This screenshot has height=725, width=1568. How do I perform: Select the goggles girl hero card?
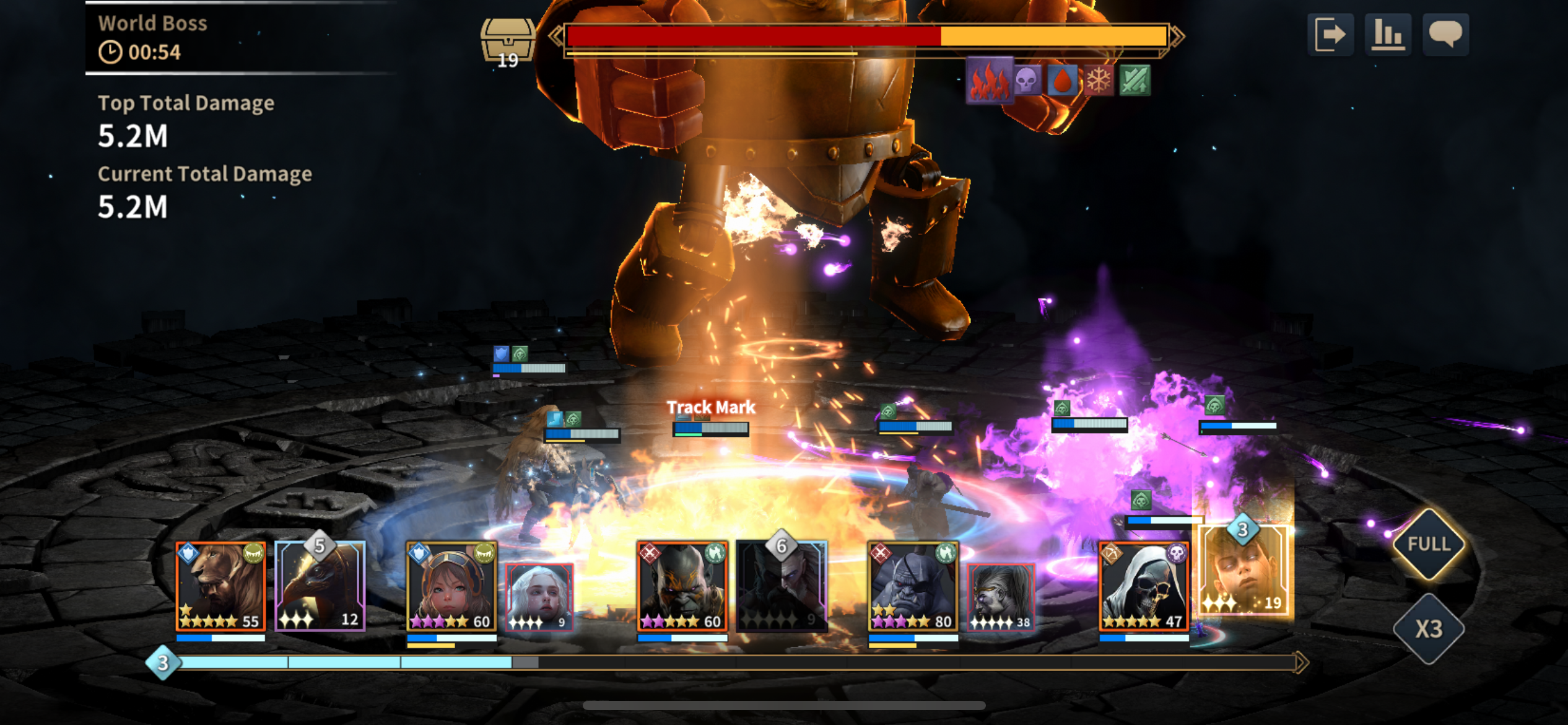point(451,586)
